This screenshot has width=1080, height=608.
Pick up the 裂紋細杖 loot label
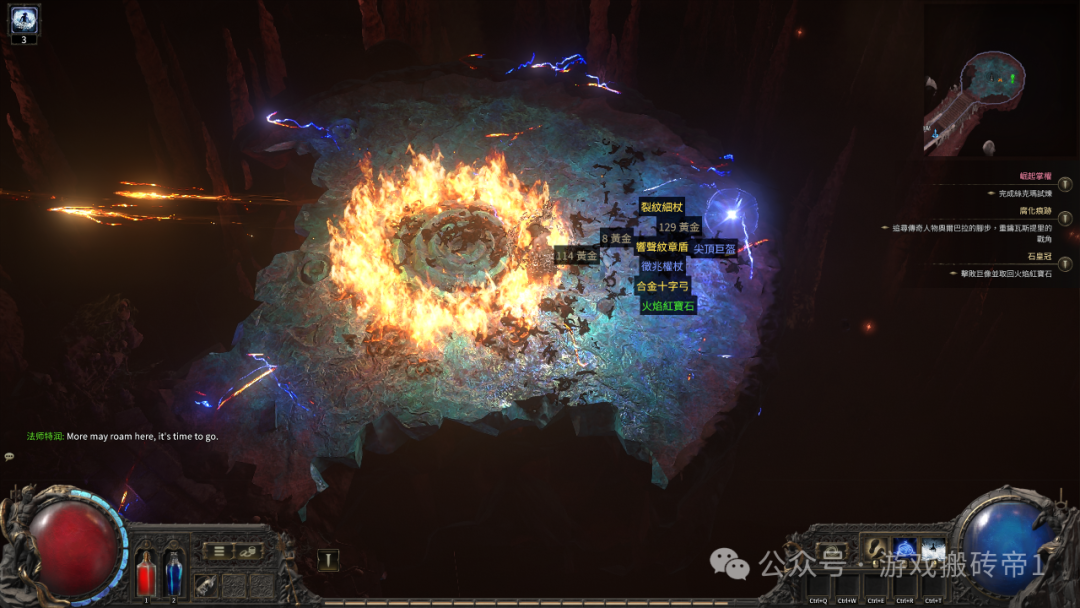(661, 207)
